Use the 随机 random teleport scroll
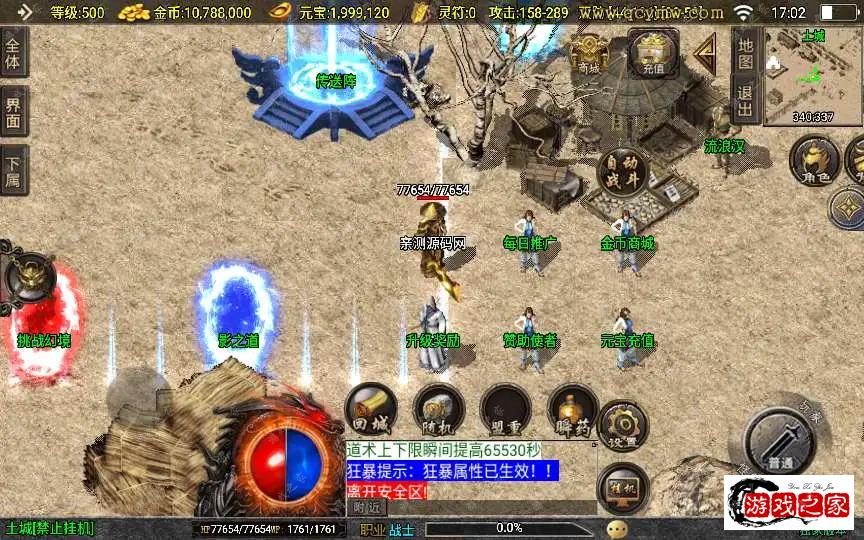Screen dimensions: 864x540 click(438, 409)
